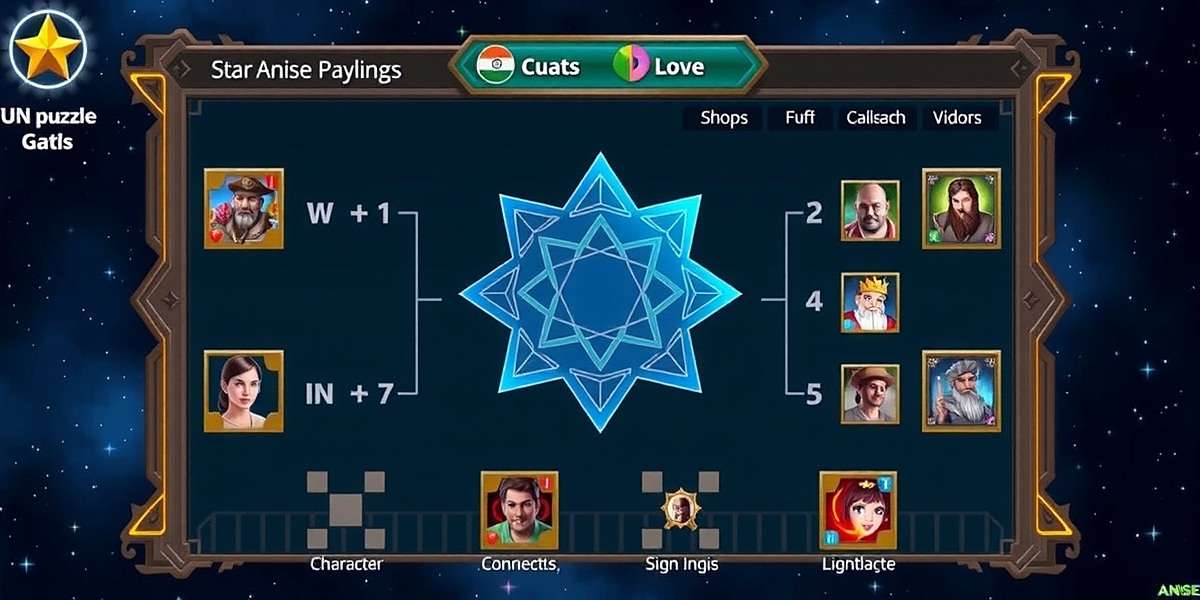Click the gold star badge icon
1200x600 pixels.
click(46, 52)
